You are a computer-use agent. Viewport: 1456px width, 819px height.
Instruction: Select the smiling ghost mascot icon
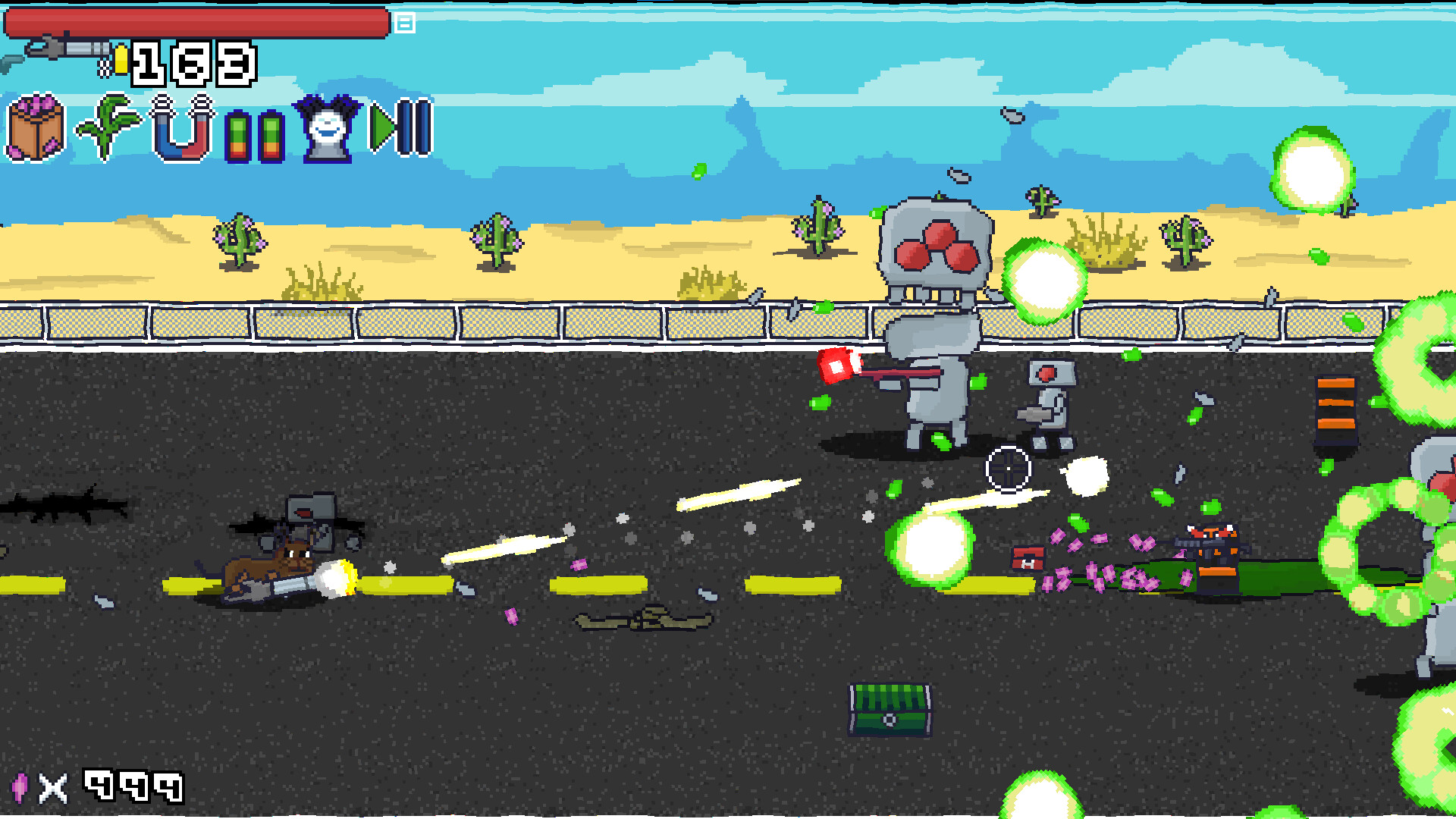[326, 129]
